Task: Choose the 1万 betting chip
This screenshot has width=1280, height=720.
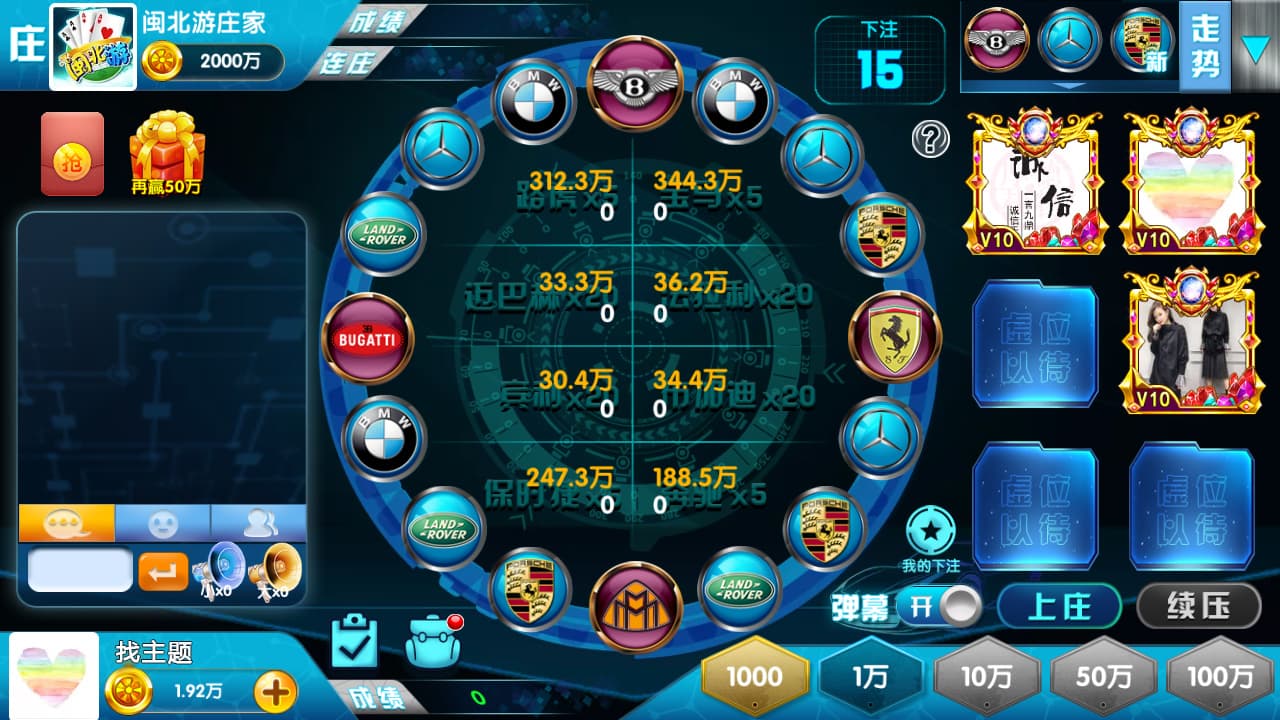Action: (870, 676)
